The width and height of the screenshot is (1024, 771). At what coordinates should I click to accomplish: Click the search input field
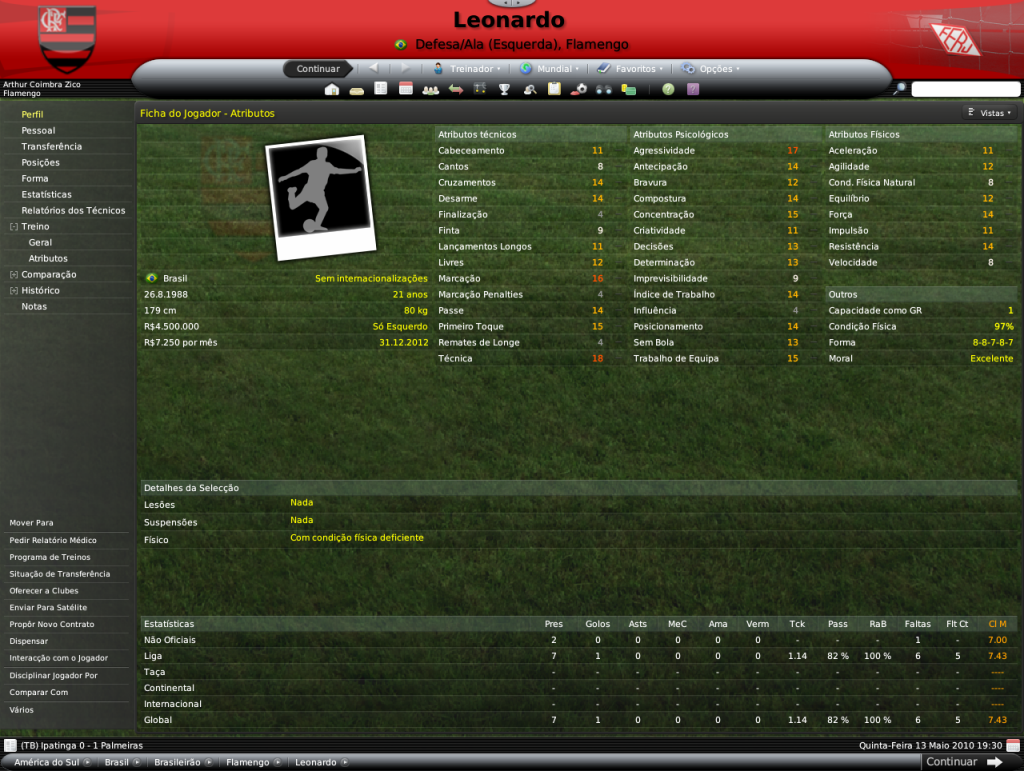(964, 89)
